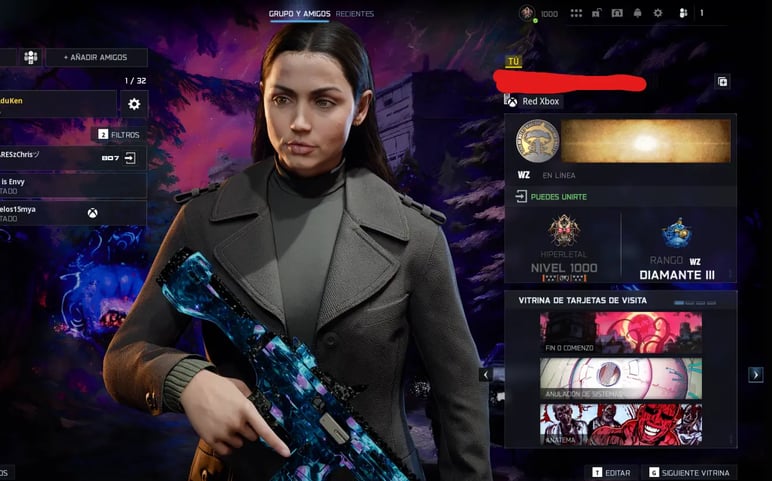
Task: Click the Añadir Amigos button
Action: (x=96, y=58)
